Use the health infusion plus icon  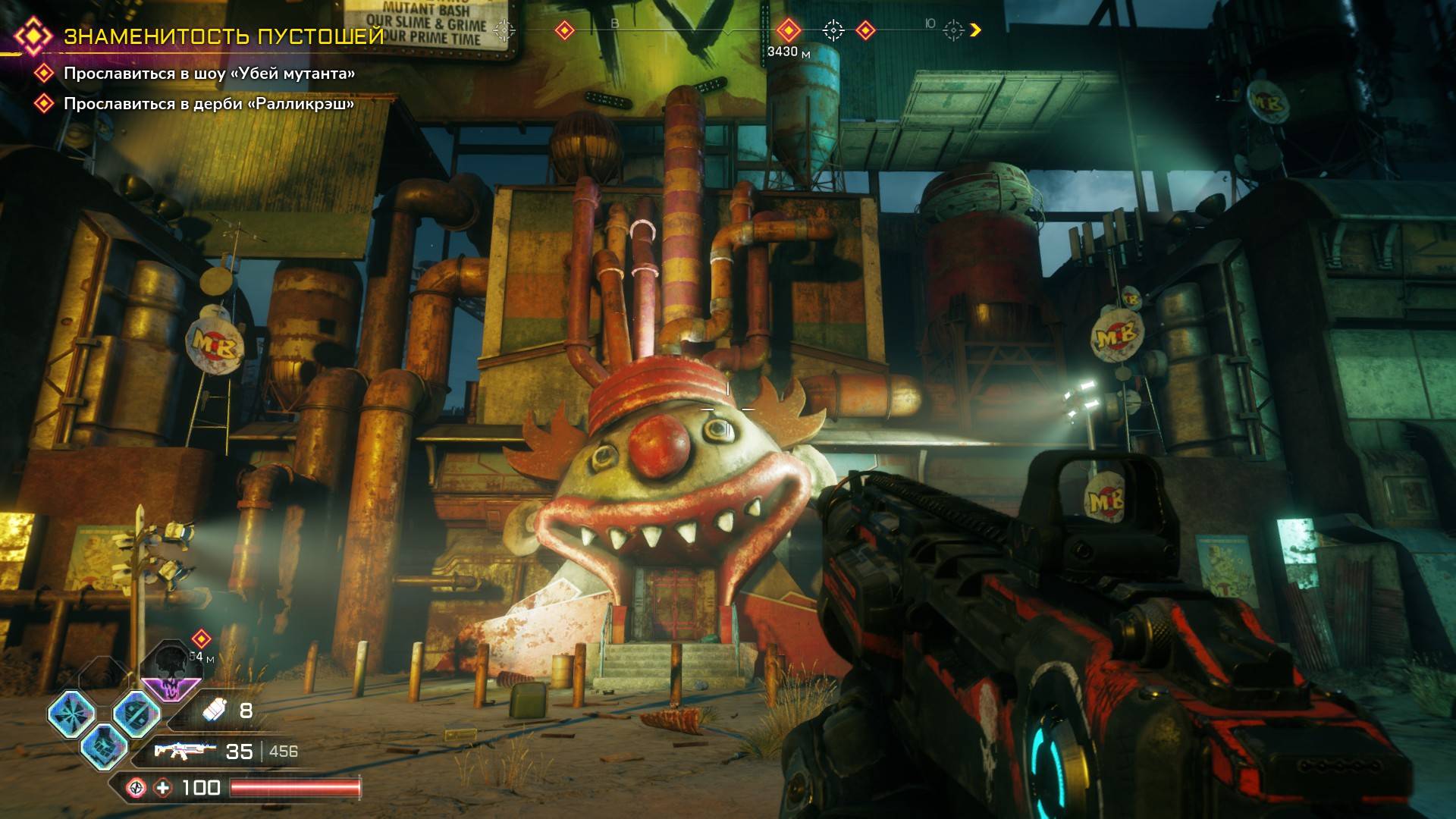[x=163, y=788]
